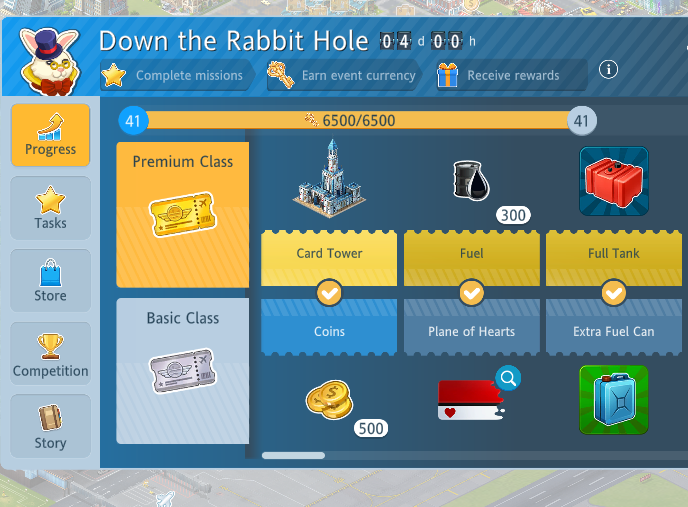Show the Competition tab
This screenshot has width=688, height=507.
coord(50,355)
